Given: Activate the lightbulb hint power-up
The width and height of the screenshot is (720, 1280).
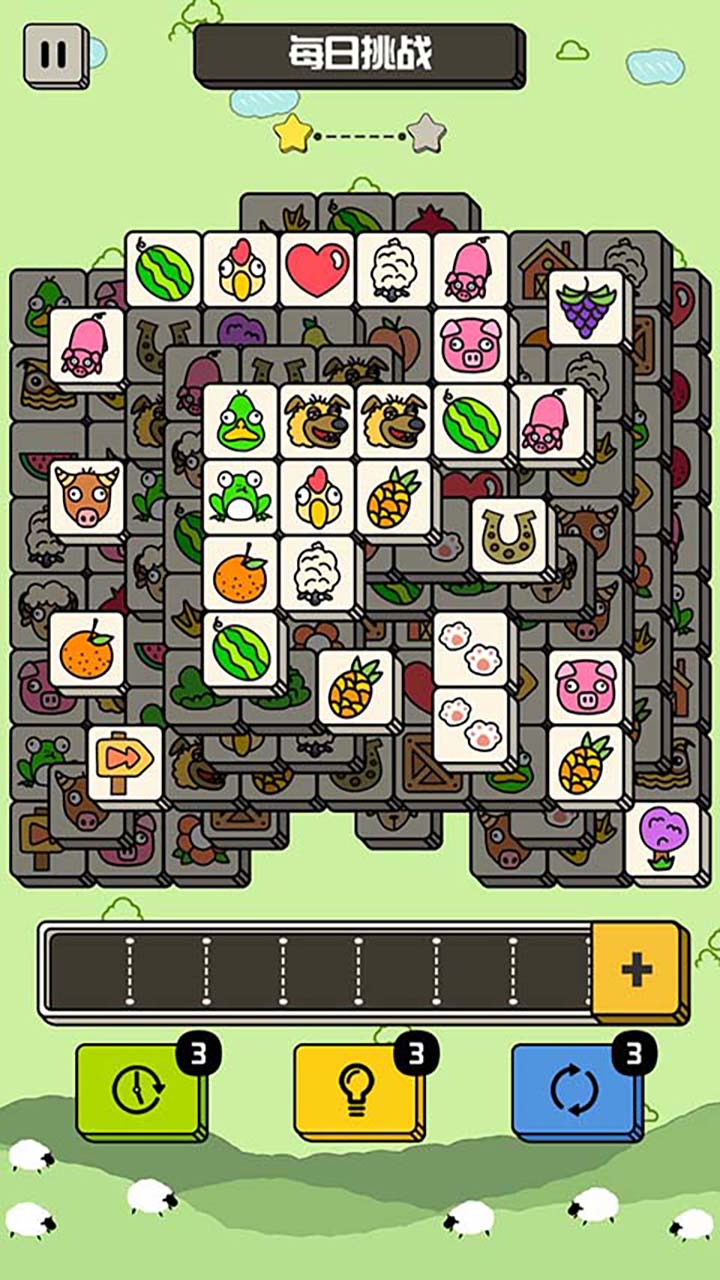Looking at the screenshot, I should pos(357,1089).
